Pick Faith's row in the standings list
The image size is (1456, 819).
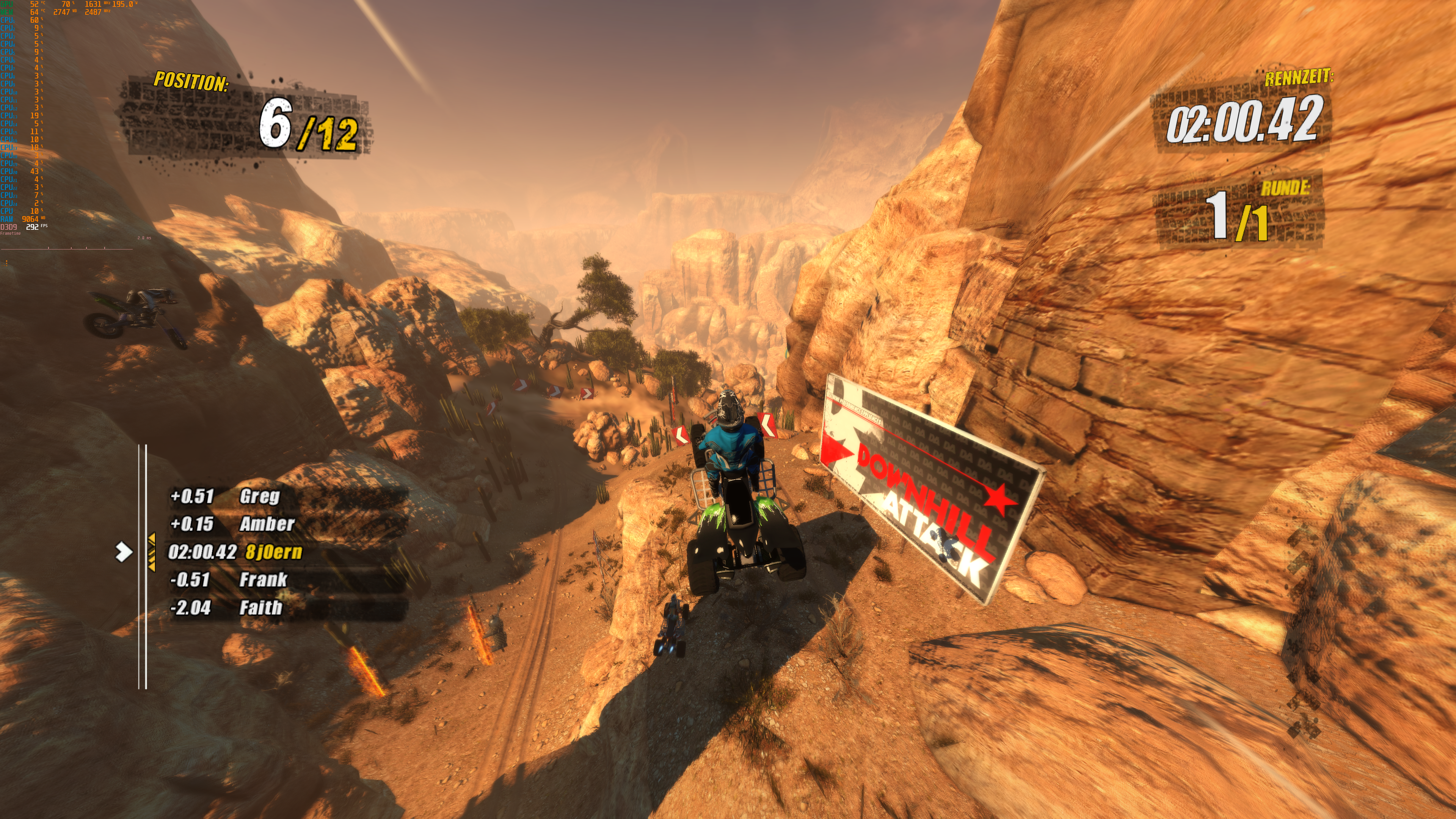[260, 607]
